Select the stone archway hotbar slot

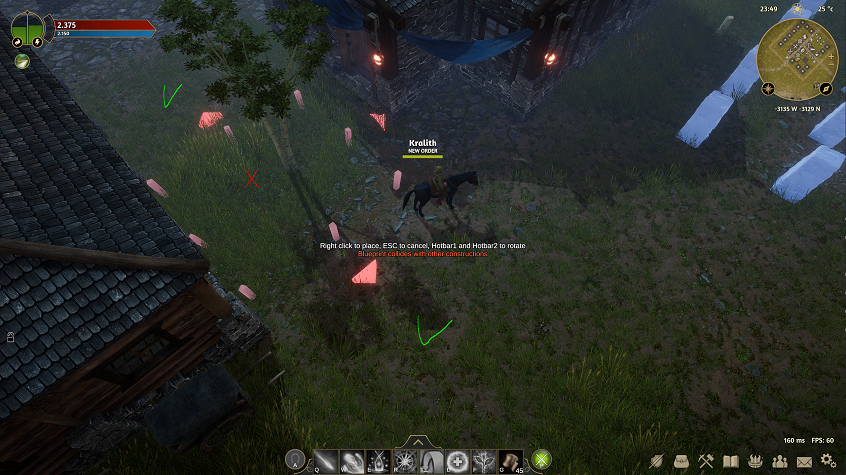click(432, 460)
